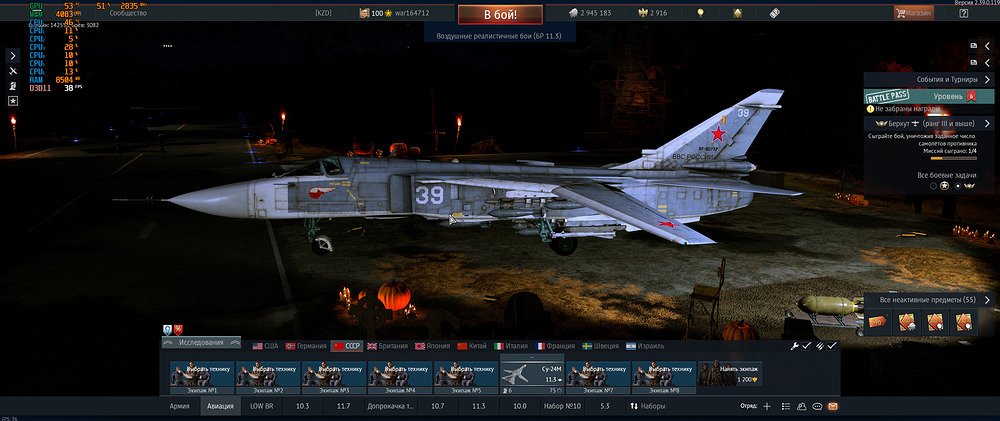This screenshot has width=1000, height=421.
Task: Select the LOW BR preset
Action: [263, 407]
